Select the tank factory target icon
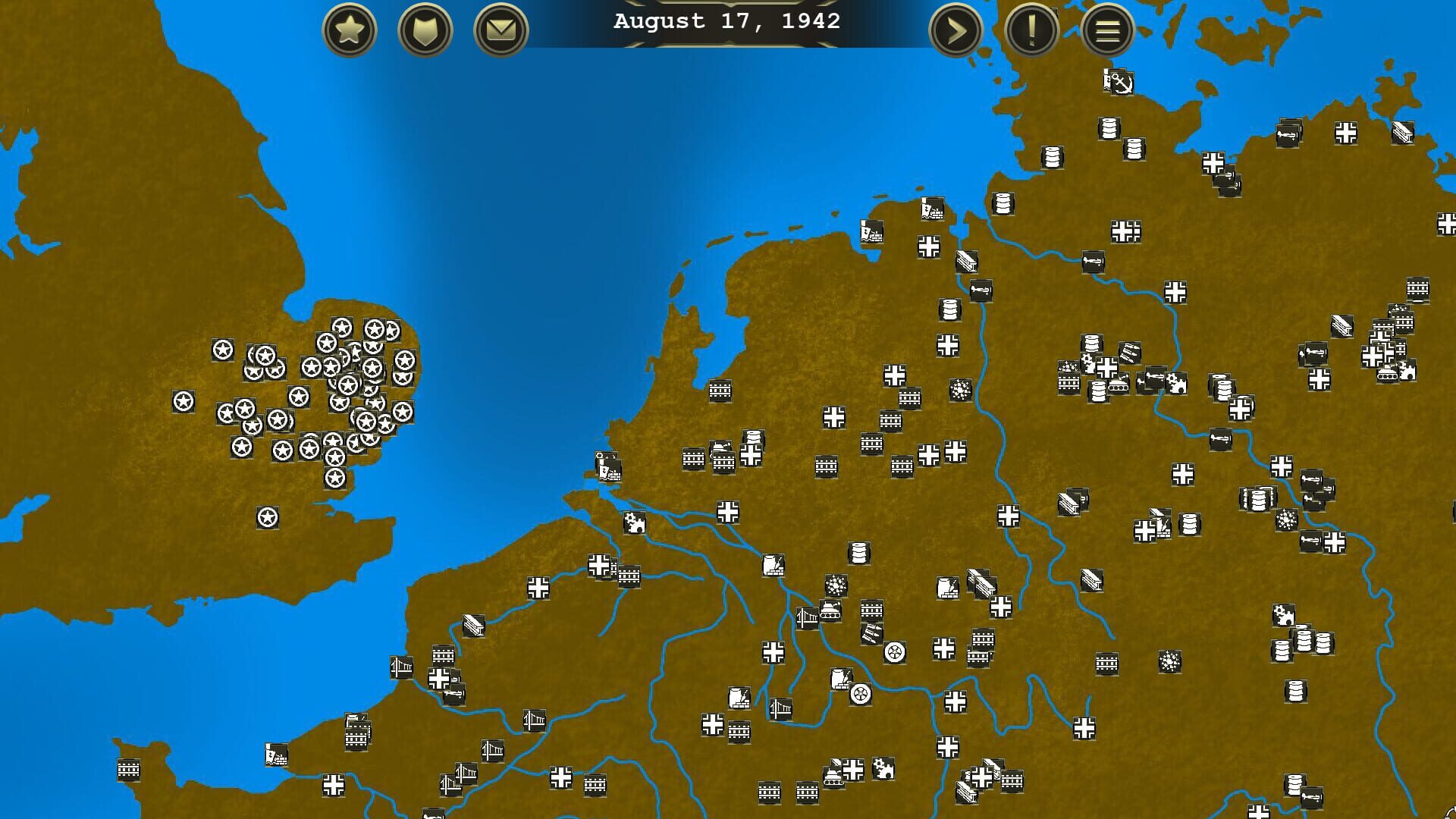Viewport: 1456px width, 819px height. click(x=830, y=611)
